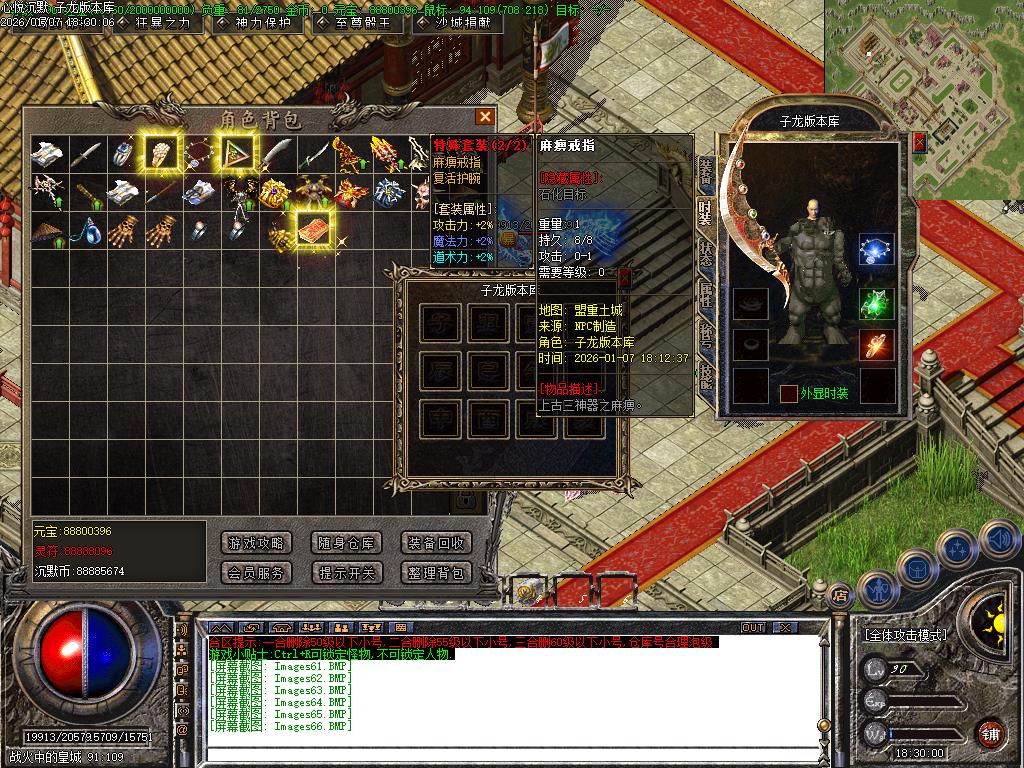
Task: Click the red 铺 stall button
Action: click(989, 732)
